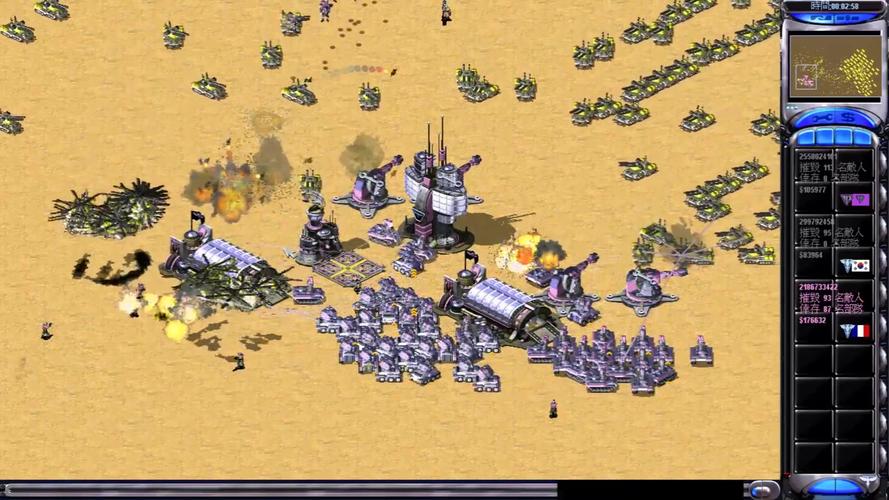
Task: Click the small button on the bottom bar
Action: [763, 489]
